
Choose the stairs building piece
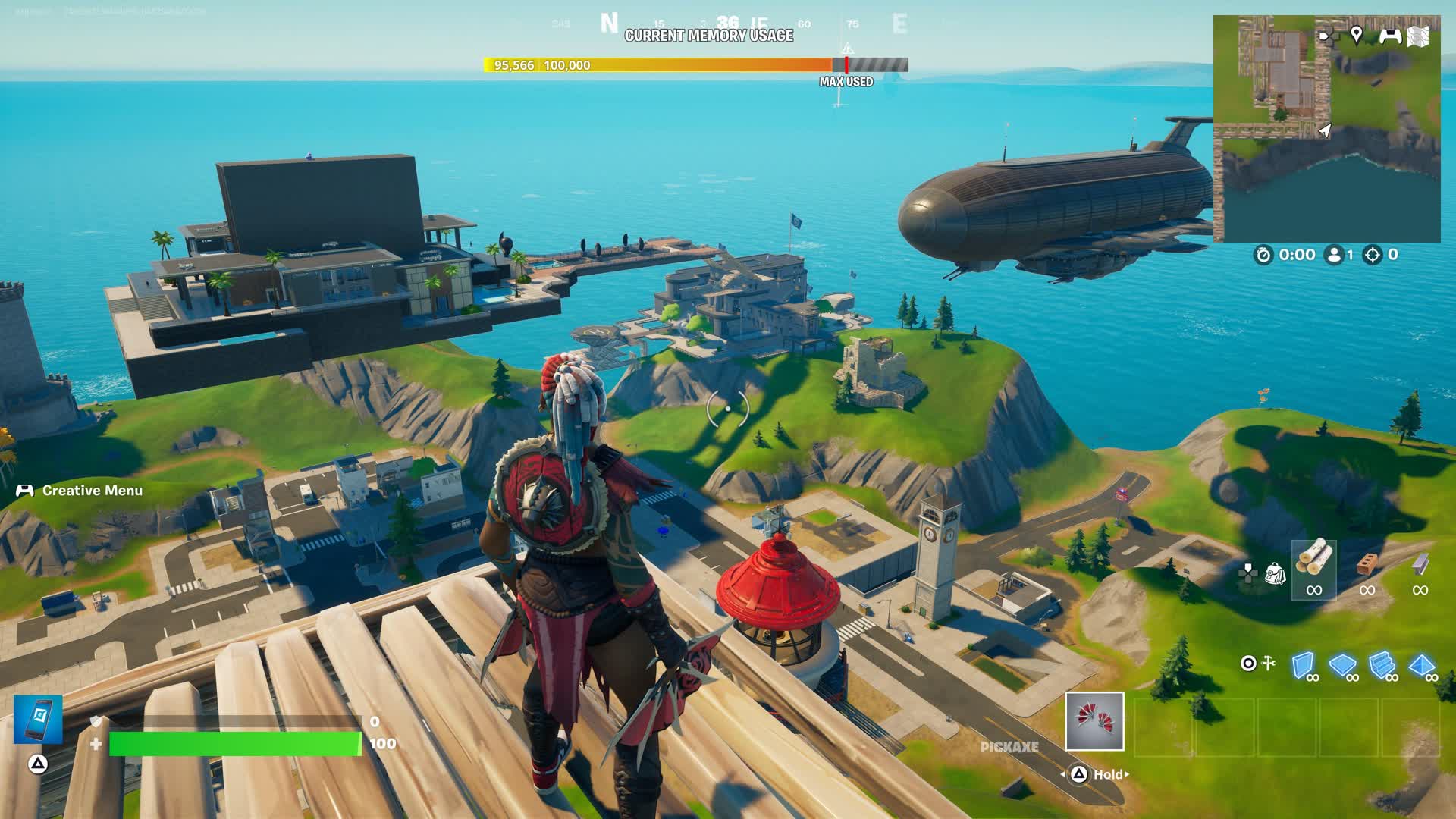point(1382,664)
